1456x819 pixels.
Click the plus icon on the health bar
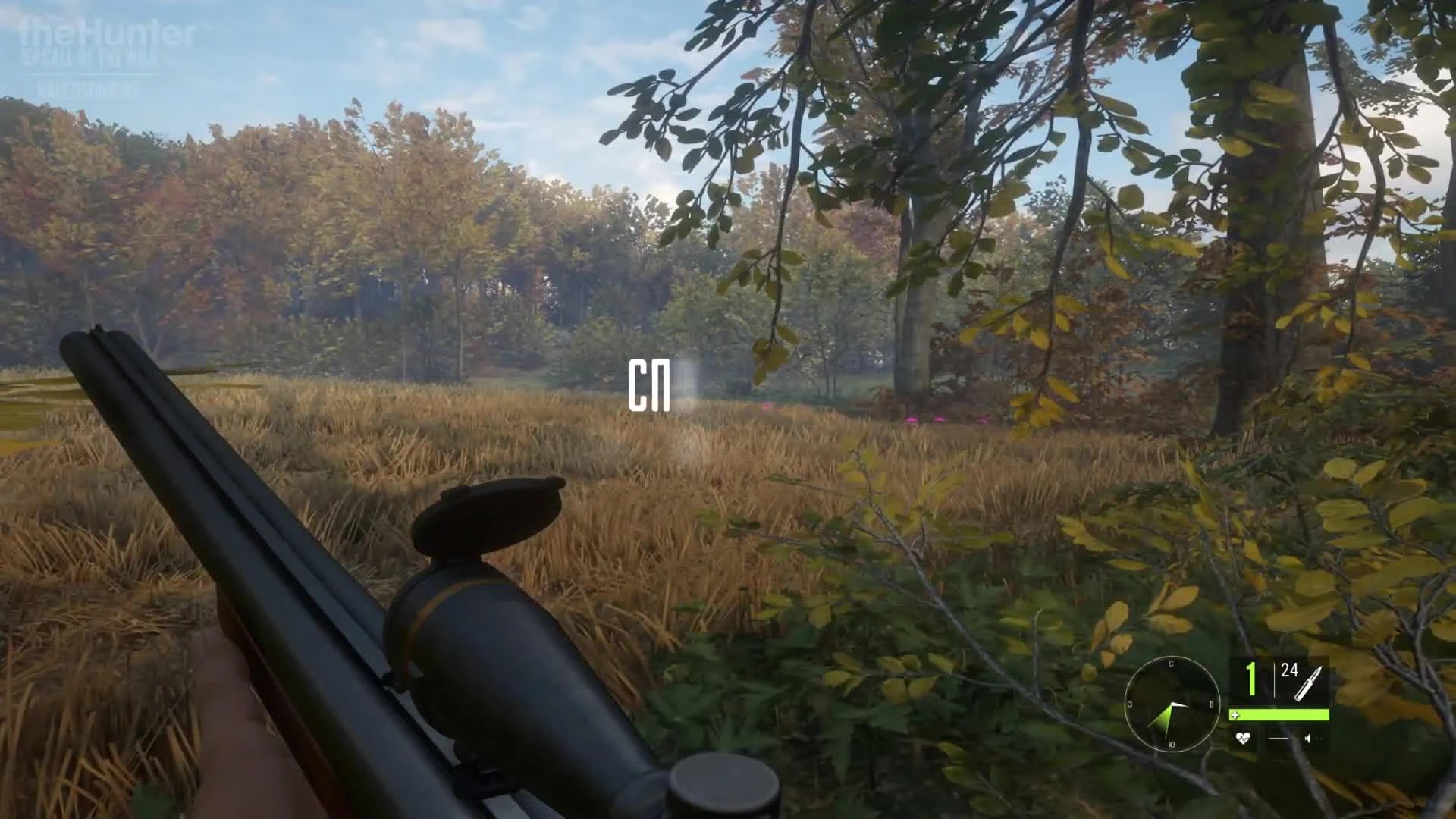(1236, 715)
